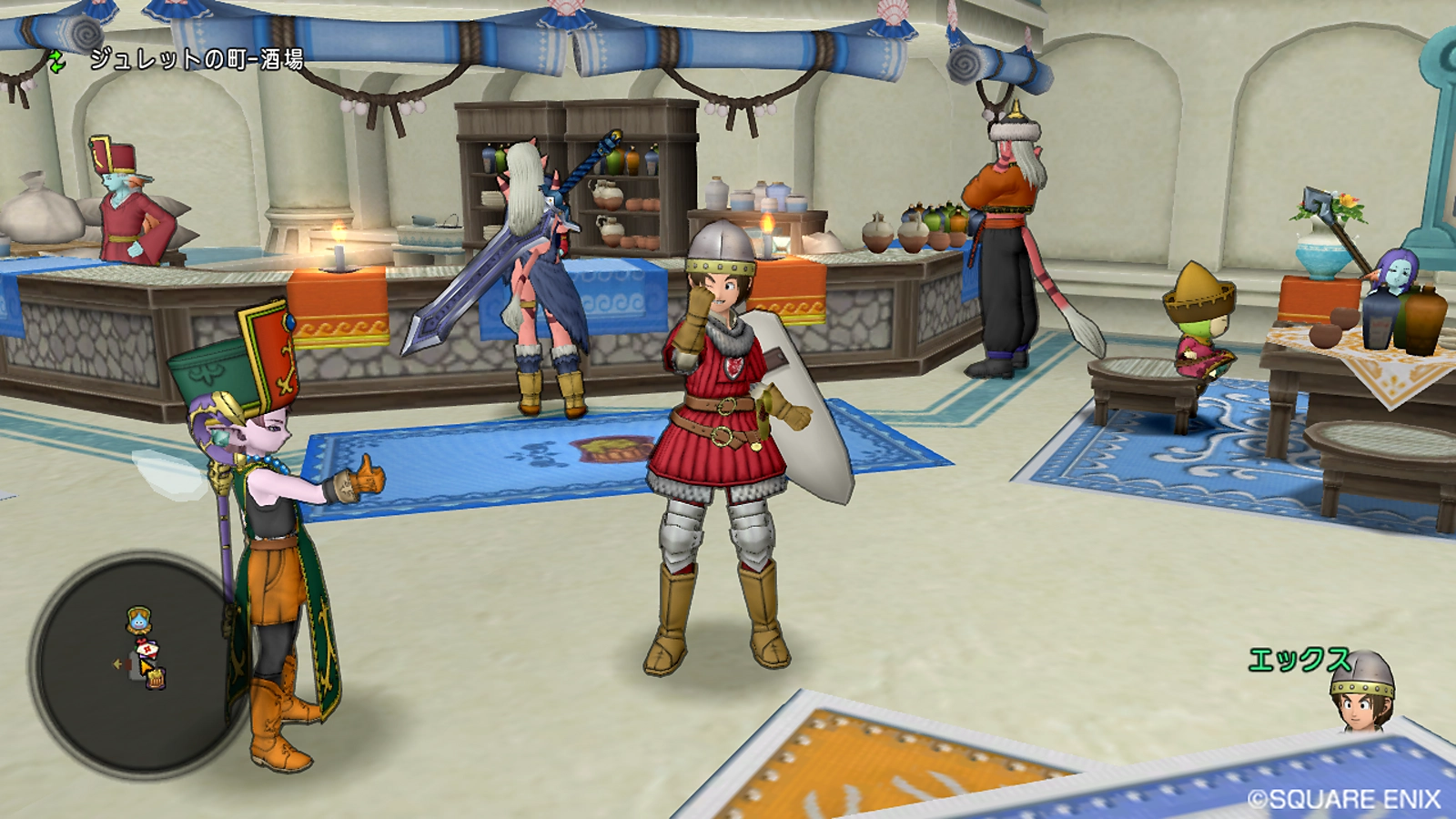1456x819 pixels.
Task: Select the slime marker on the minimap
Action: (138, 620)
